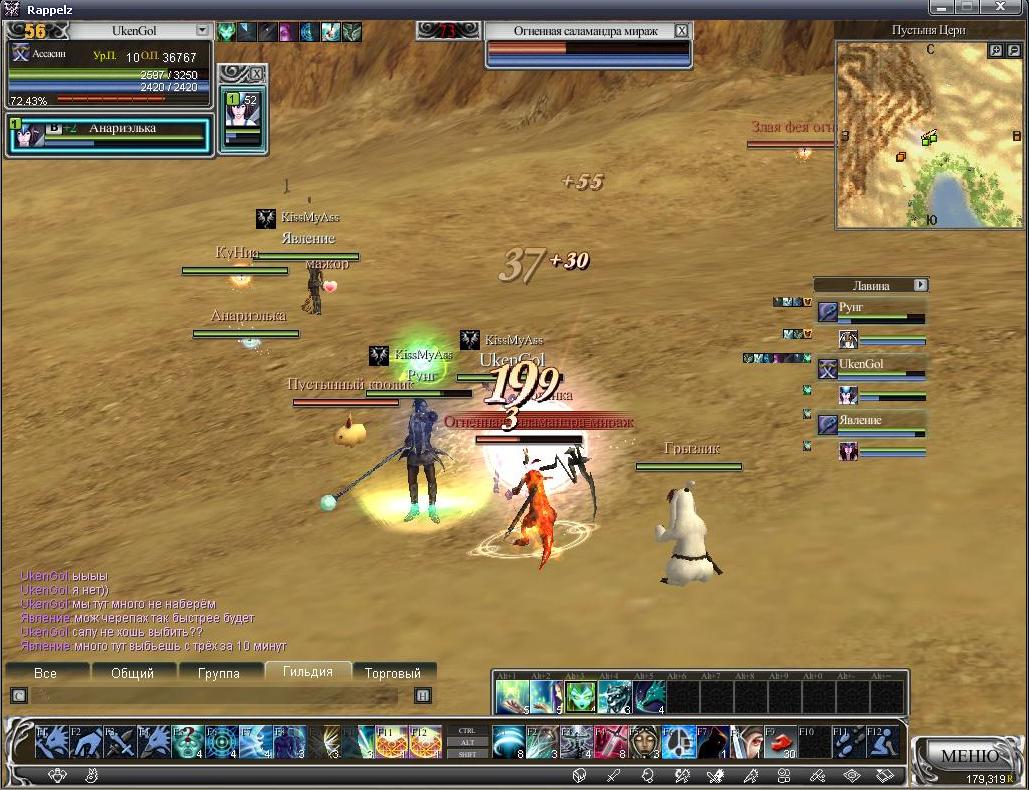Use the red potion in the F9 slot
1029x790 pixels.
coord(779,741)
